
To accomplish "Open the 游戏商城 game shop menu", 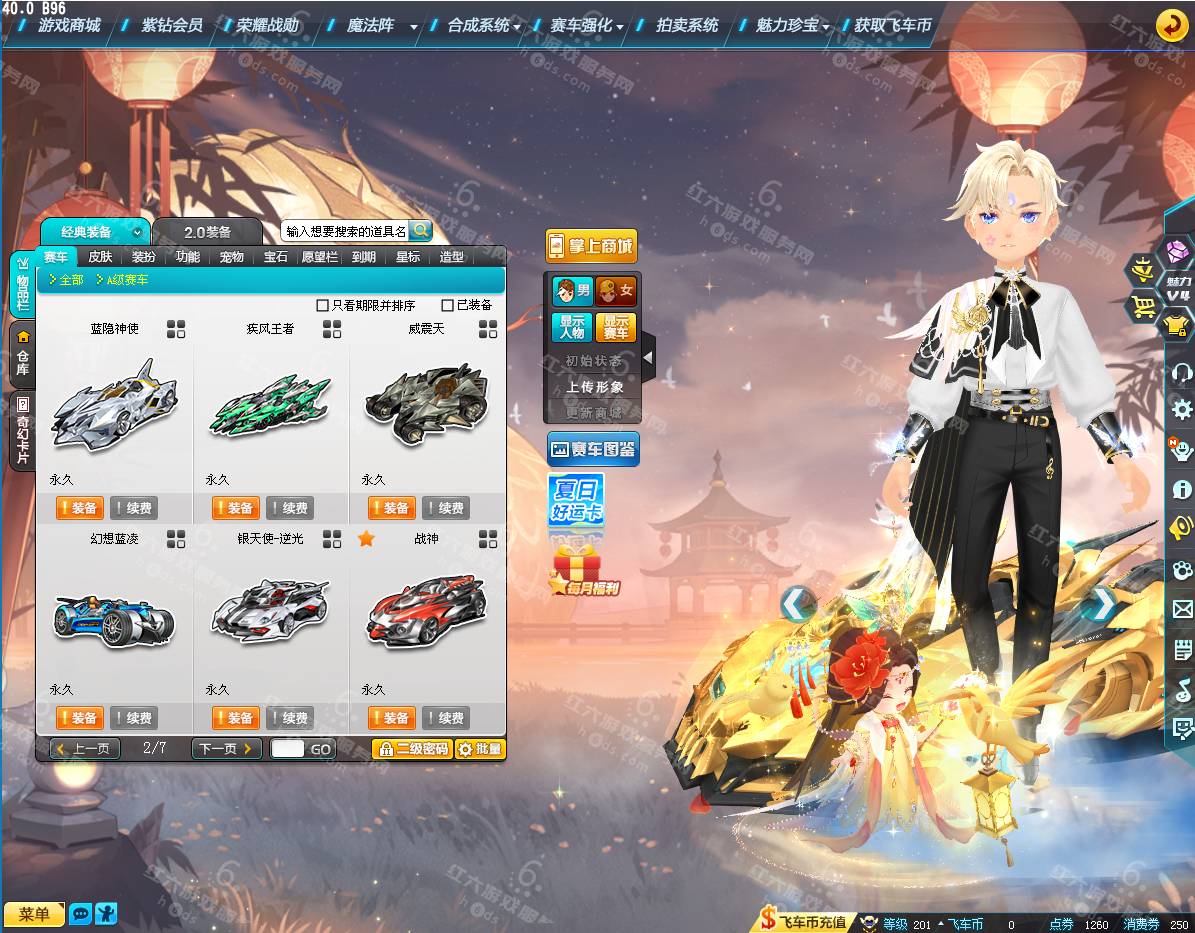I will point(69,26).
